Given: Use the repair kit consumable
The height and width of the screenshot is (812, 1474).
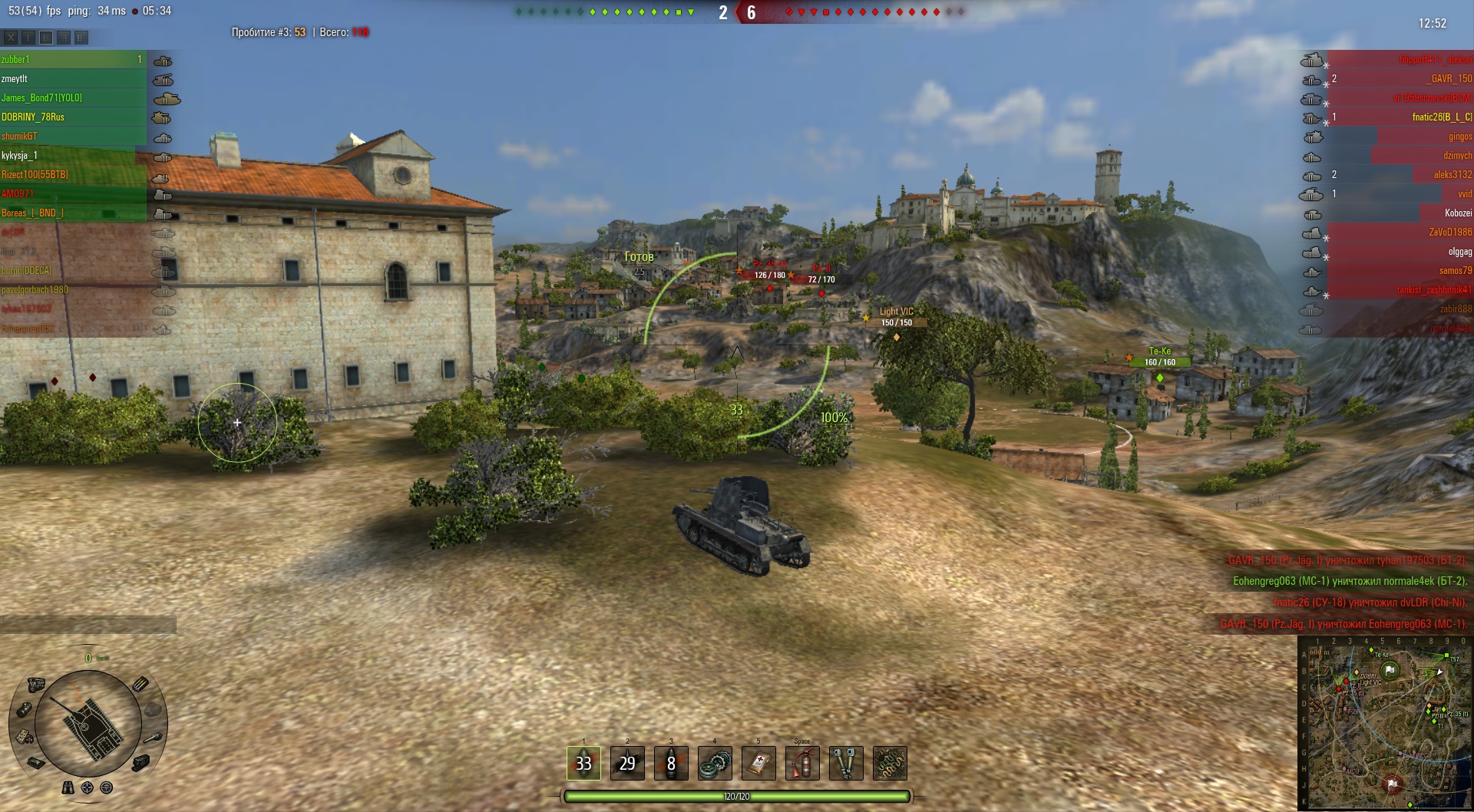Looking at the screenshot, I should coord(715,764).
